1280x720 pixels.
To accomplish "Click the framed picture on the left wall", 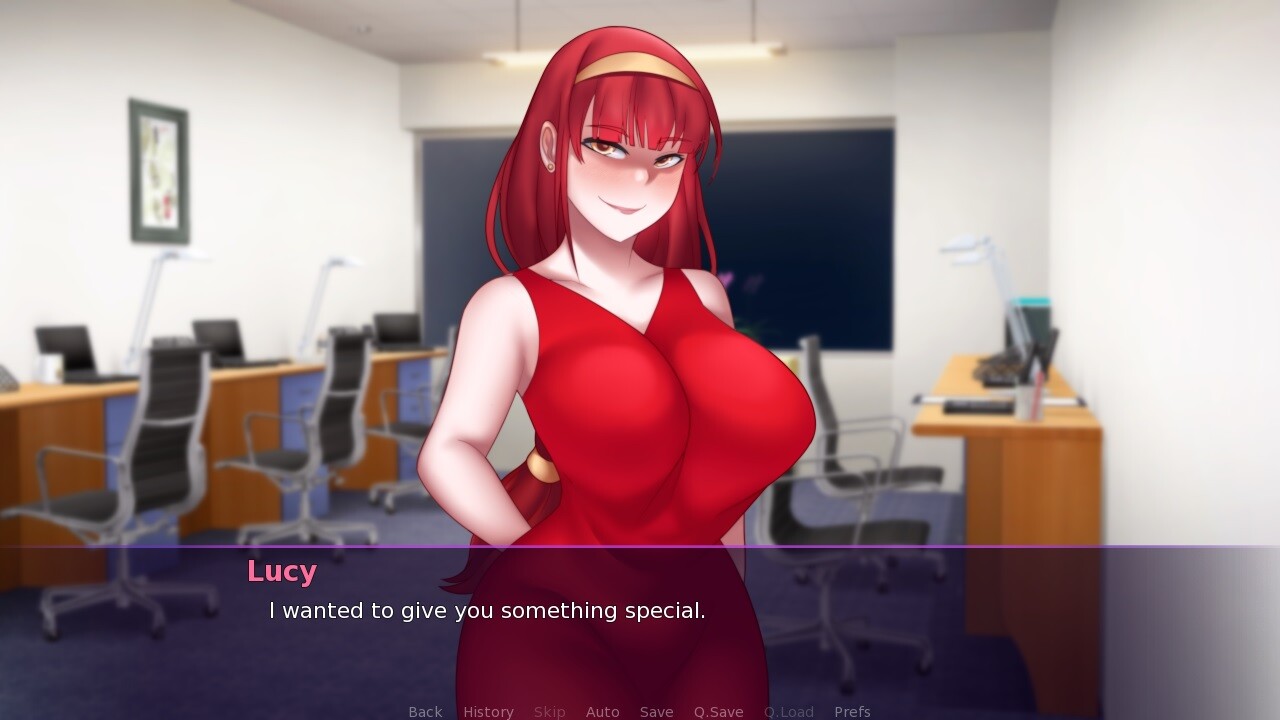I will coord(156,168).
